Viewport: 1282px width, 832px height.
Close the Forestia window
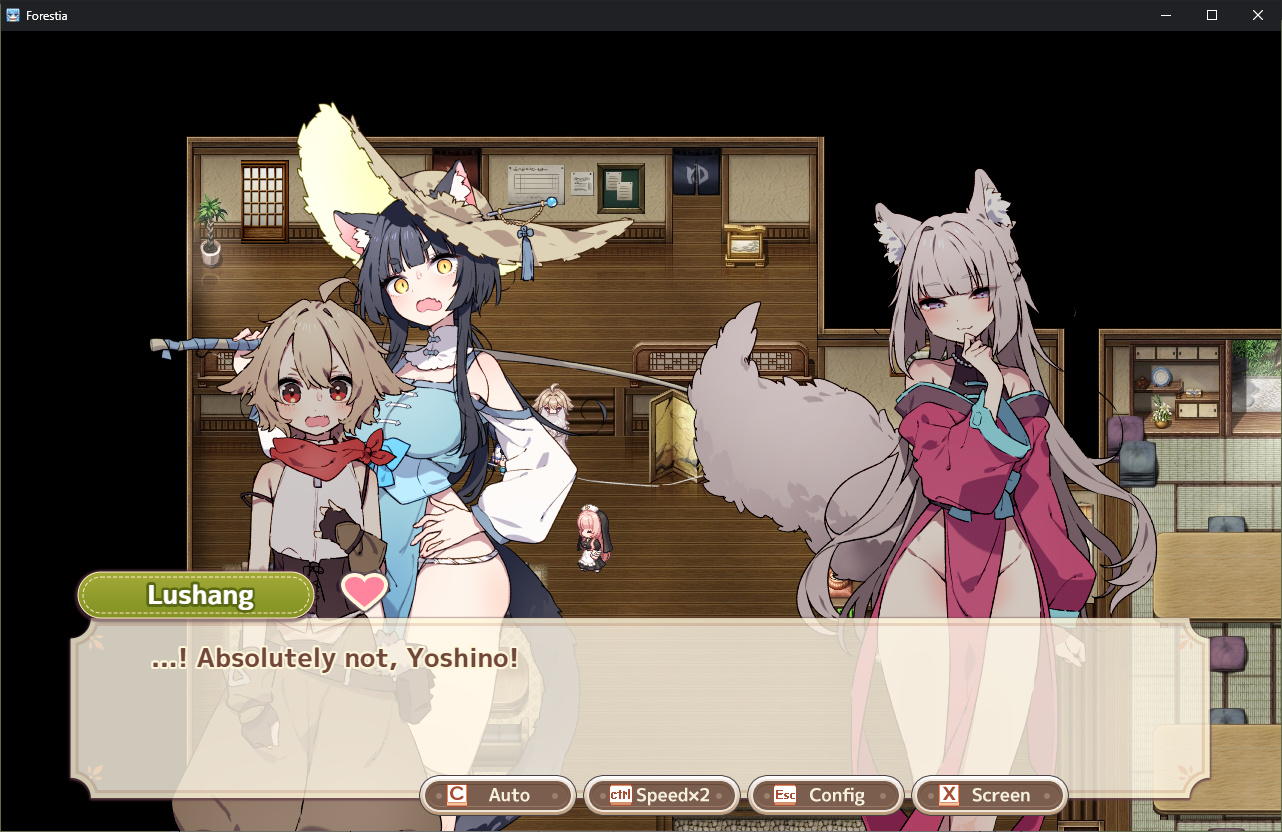[1258, 15]
